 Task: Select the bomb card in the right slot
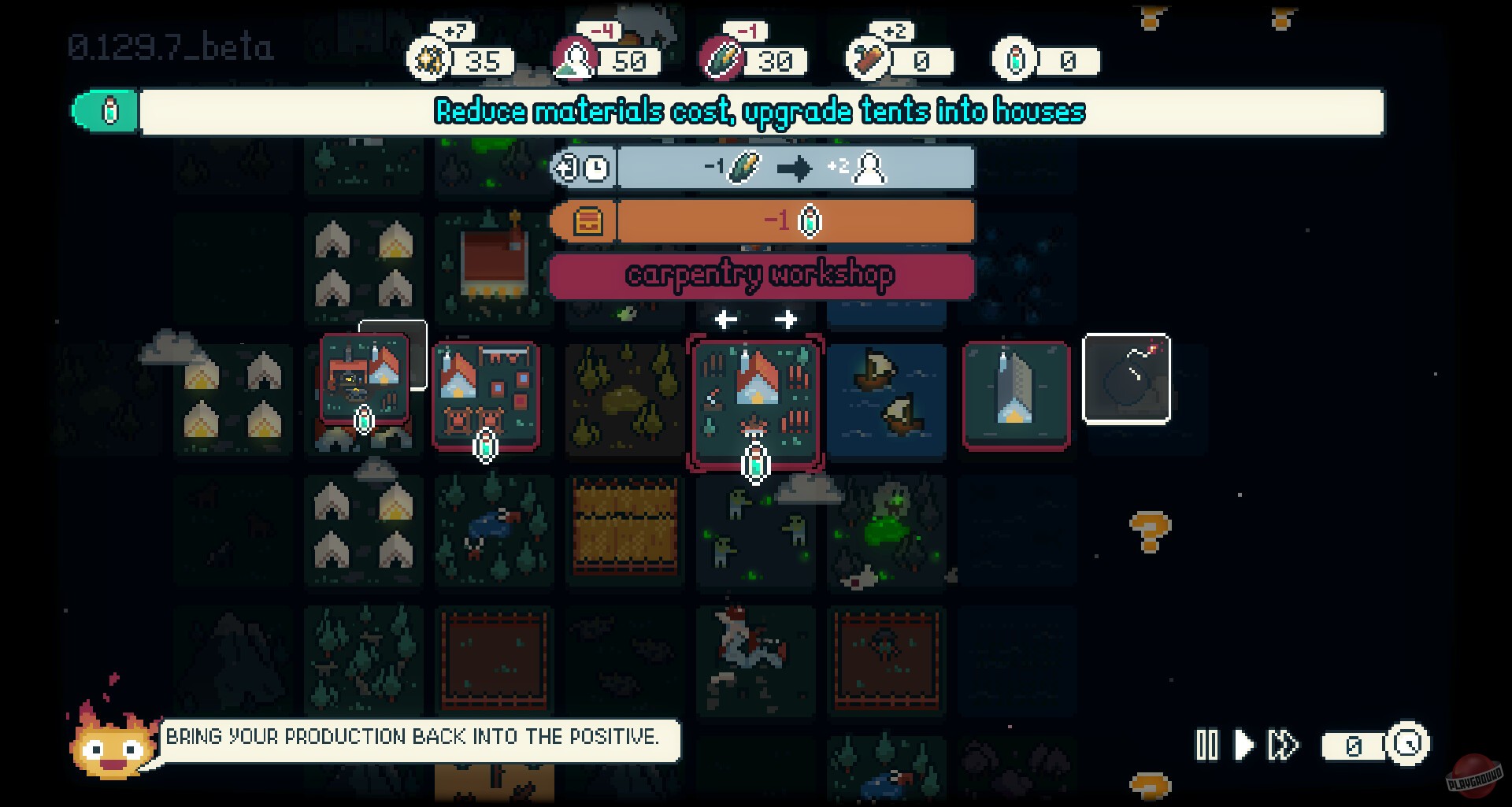pos(1126,378)
